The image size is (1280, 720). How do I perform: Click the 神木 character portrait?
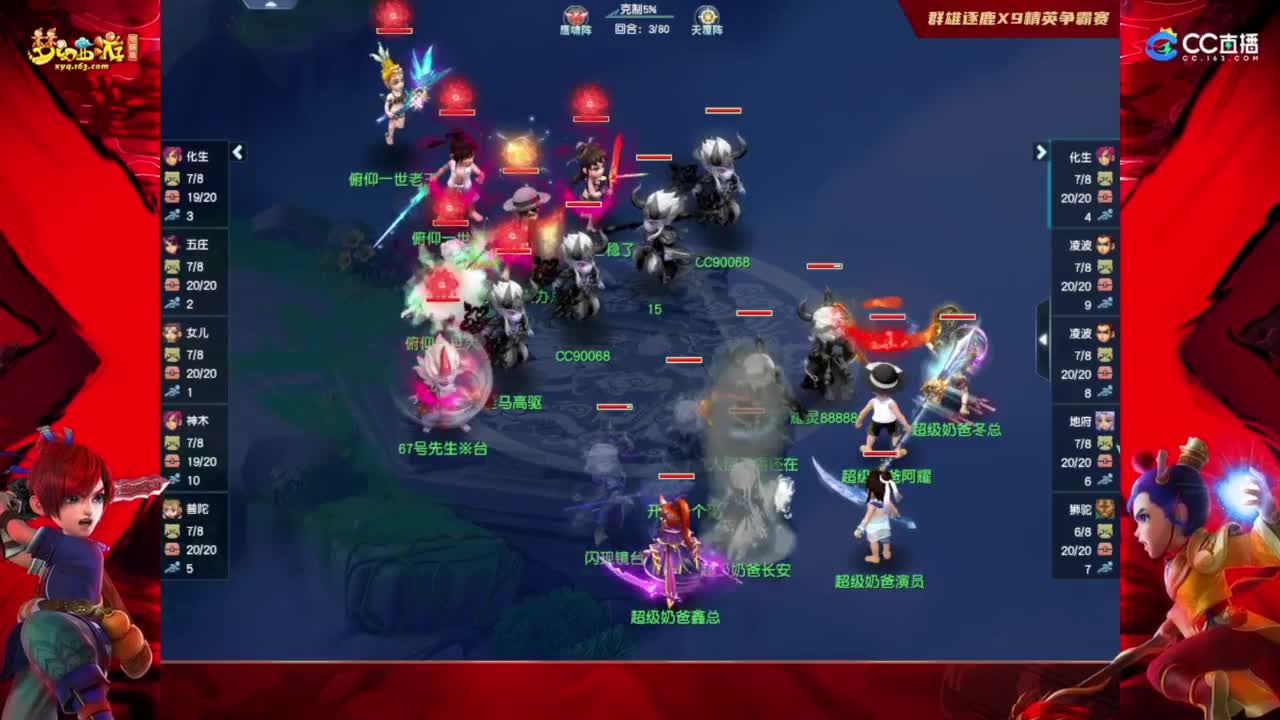click(171, 422)
